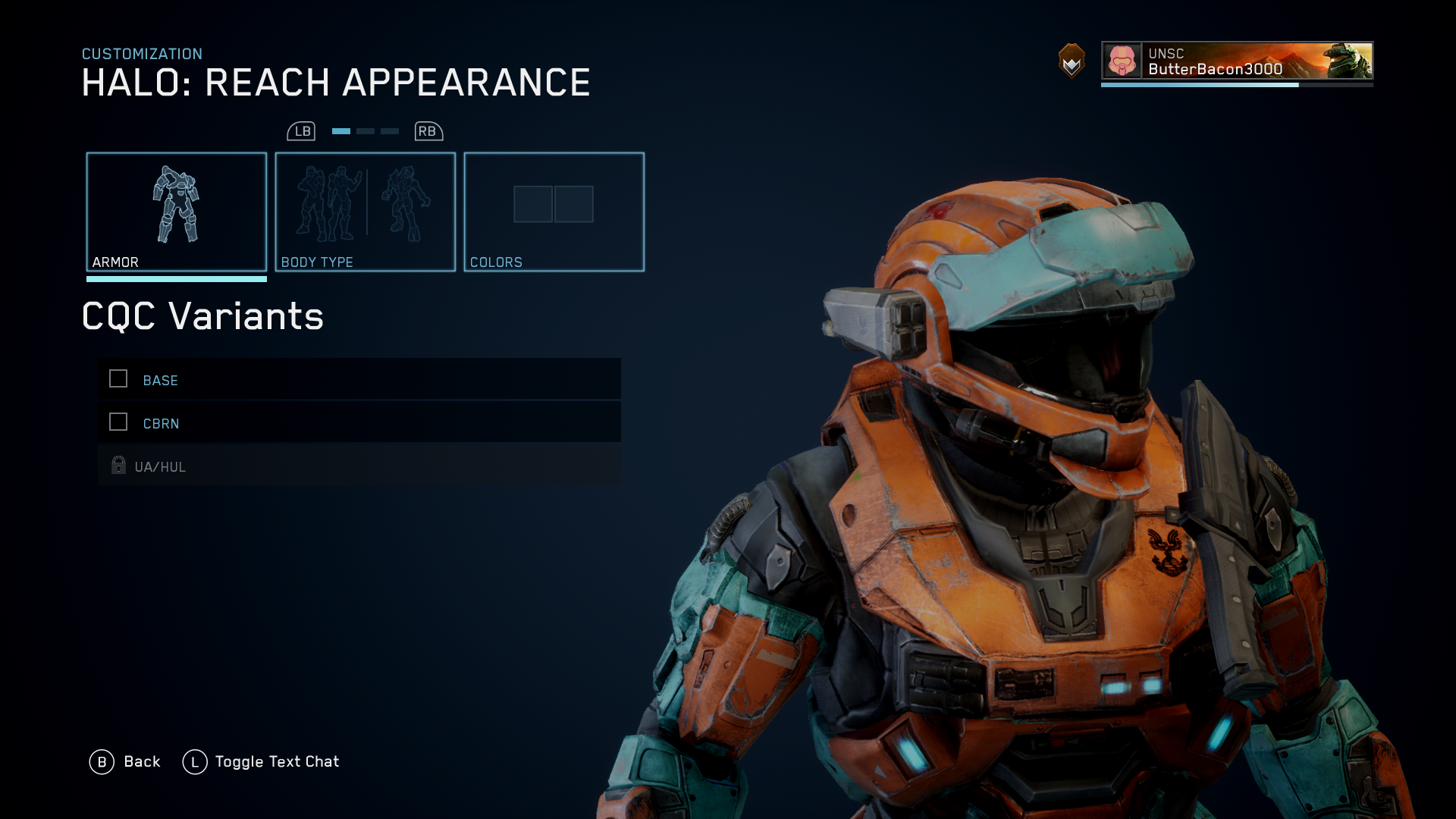The width and height of the screenshot is (1456, 819).
Task: Open the left Colors swatch slot
Action: pos(532,203)
